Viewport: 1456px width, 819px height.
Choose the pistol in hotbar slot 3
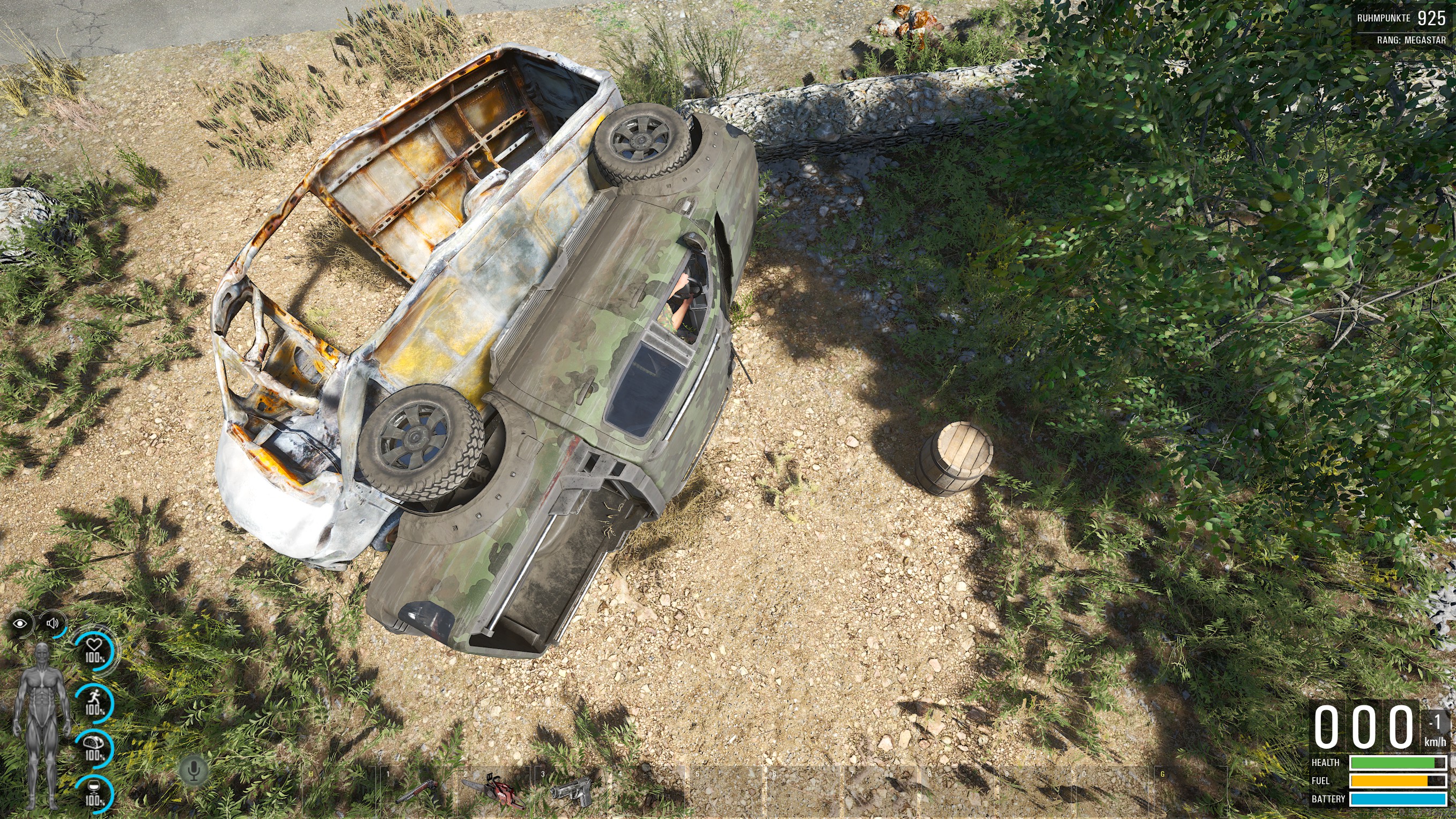click(571, 790)
